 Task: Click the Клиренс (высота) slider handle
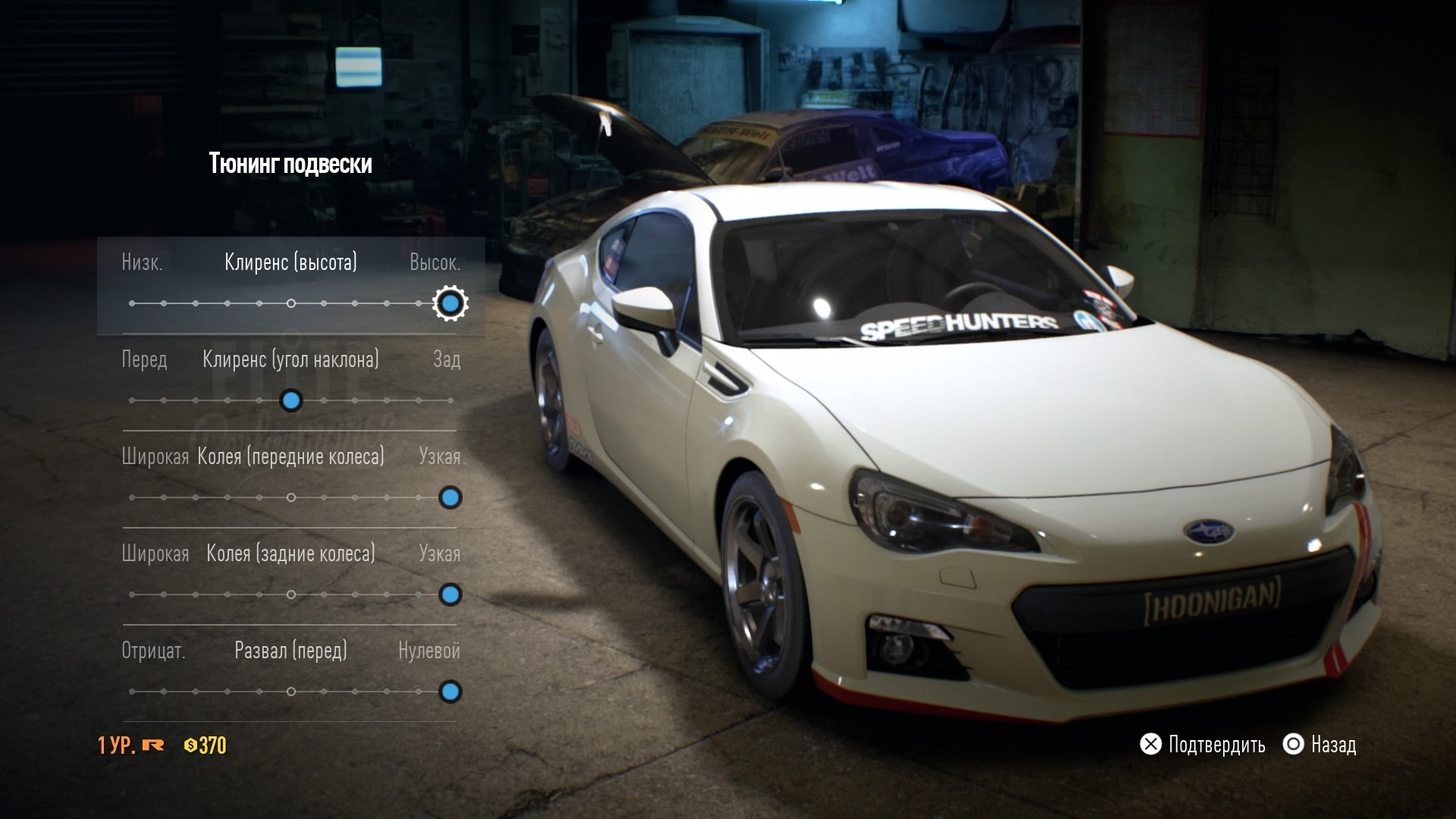point(450,303)
